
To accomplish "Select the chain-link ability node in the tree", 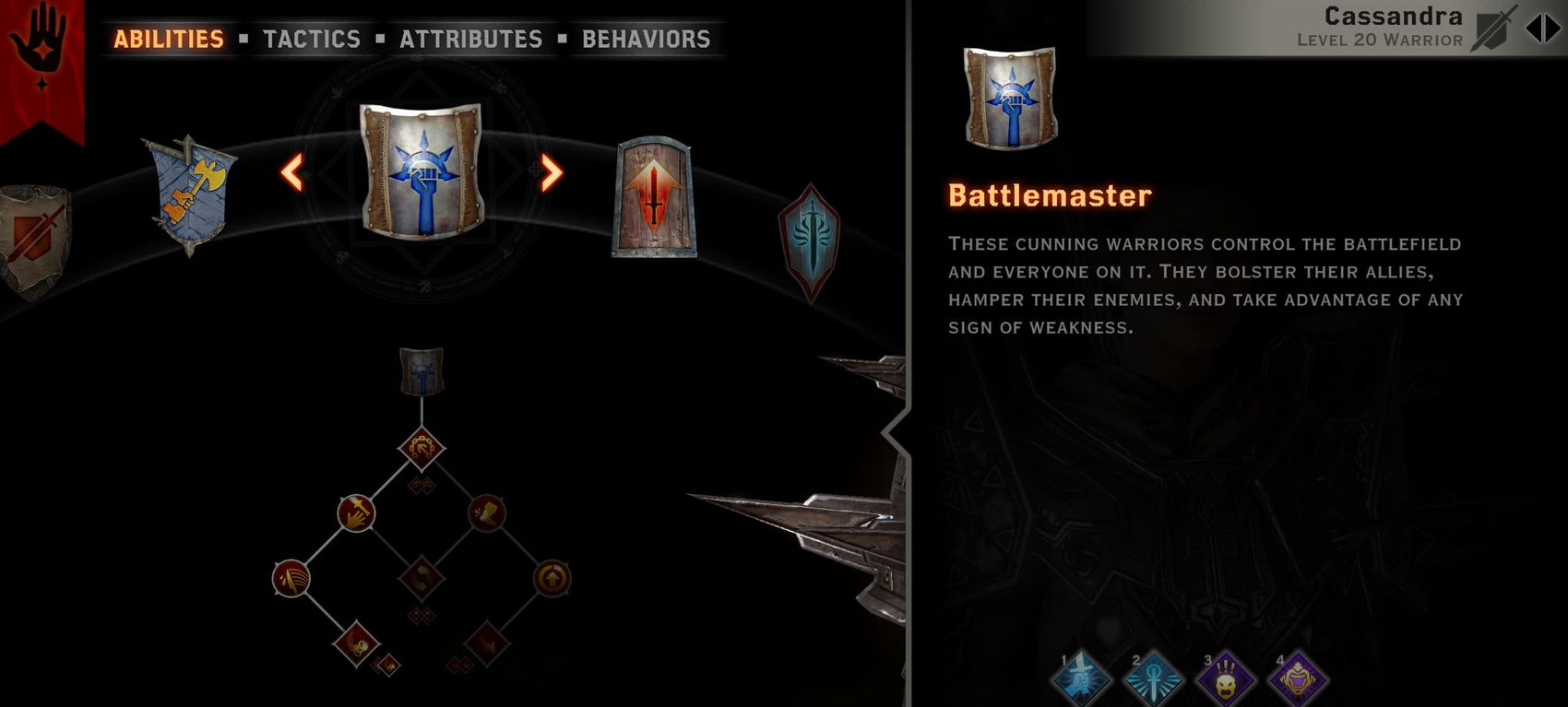I will tap(422, 449).
